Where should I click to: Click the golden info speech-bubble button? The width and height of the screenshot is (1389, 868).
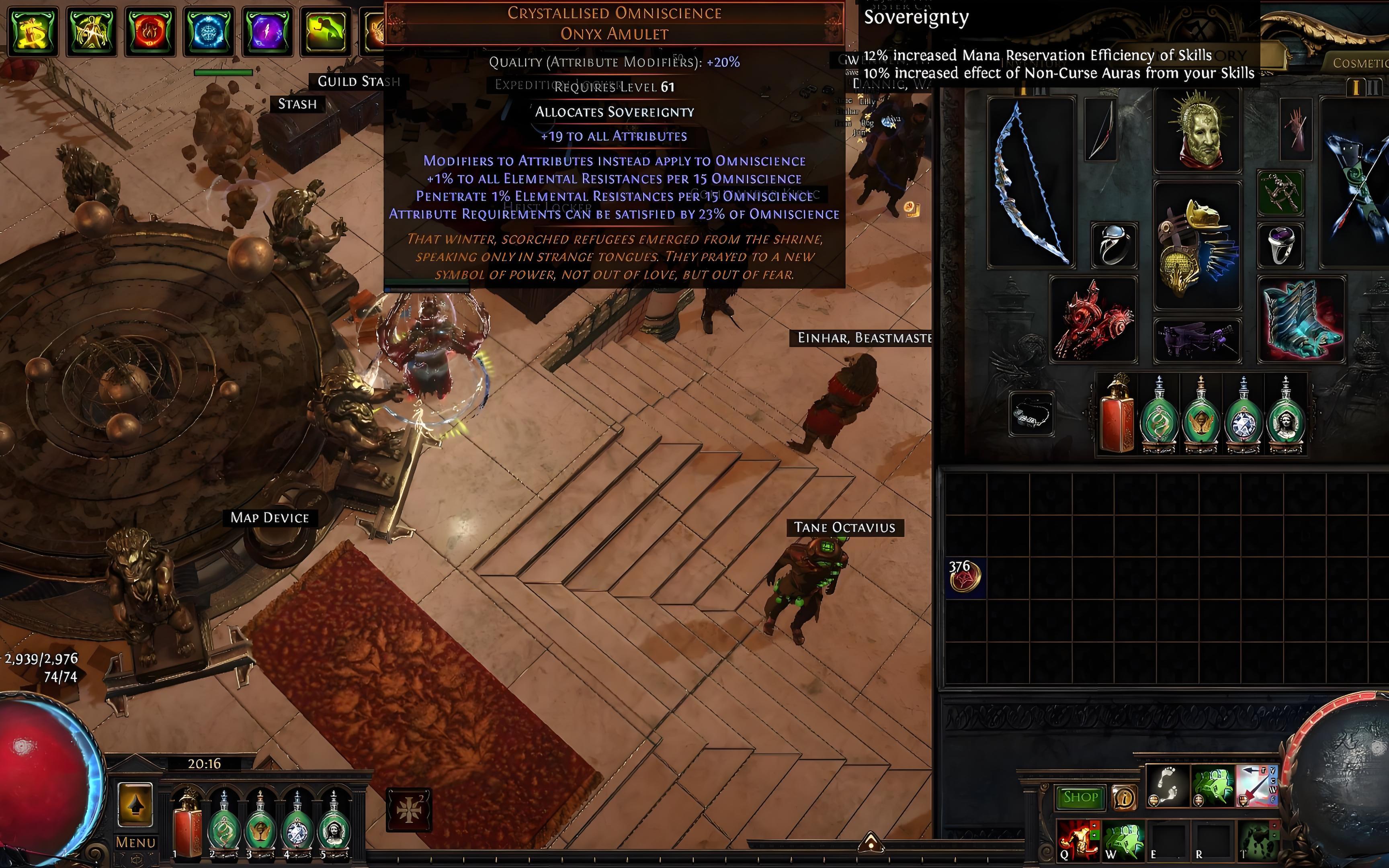(x=1125, y=797)
